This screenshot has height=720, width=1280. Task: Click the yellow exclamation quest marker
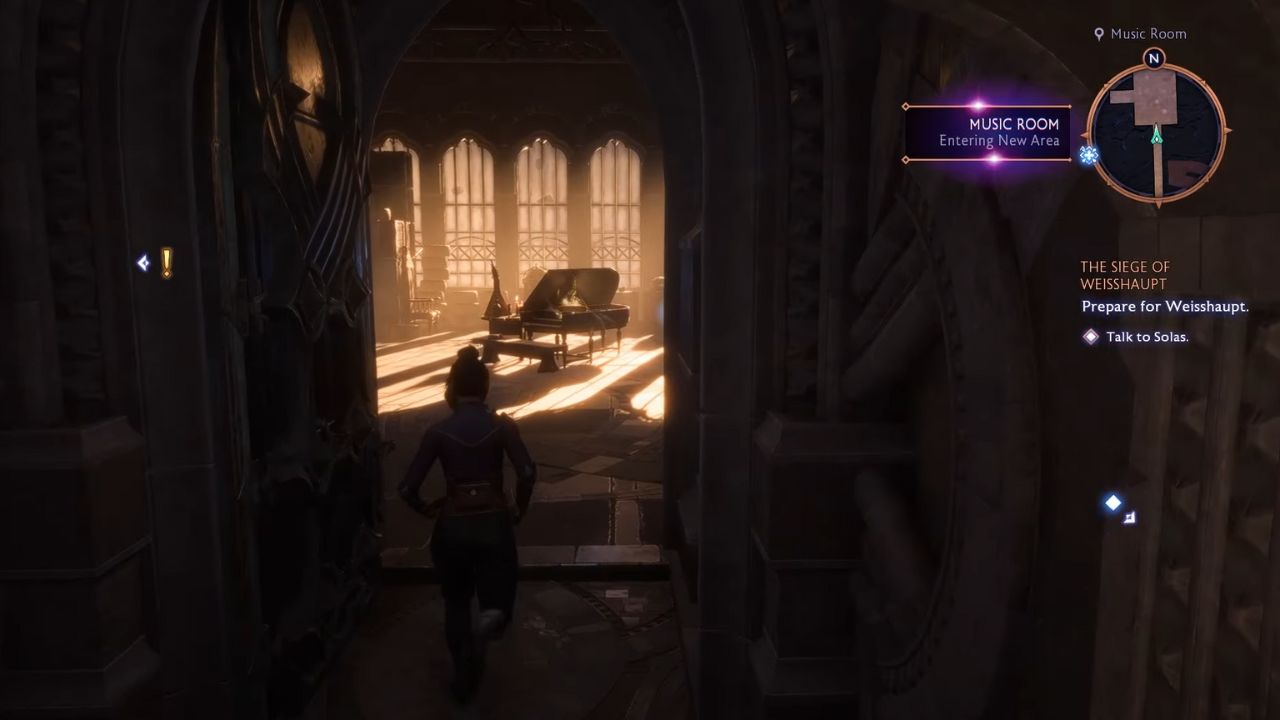pos(165,262)
